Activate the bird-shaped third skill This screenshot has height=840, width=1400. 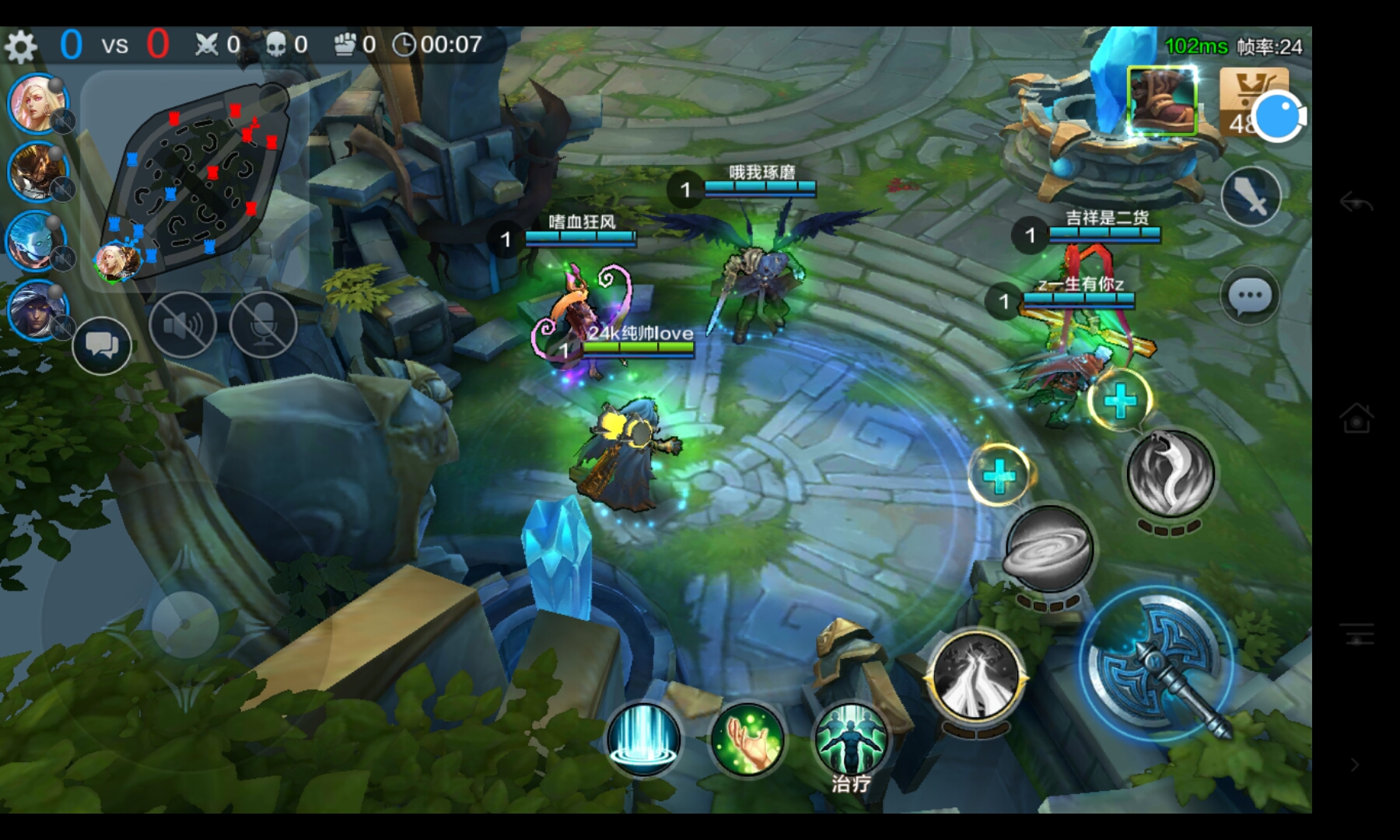[1171, 471]
